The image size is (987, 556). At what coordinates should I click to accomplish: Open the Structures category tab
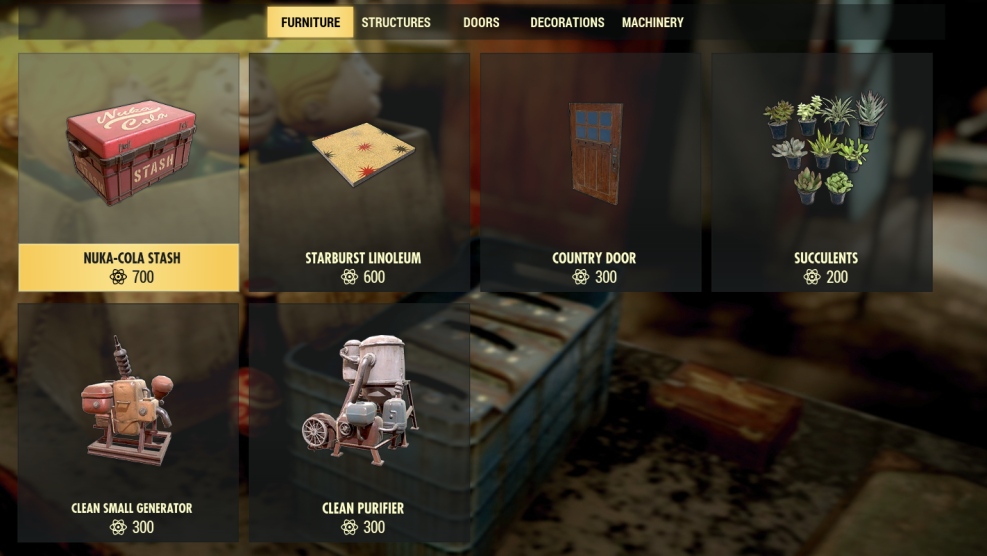(x=396, y=22)
